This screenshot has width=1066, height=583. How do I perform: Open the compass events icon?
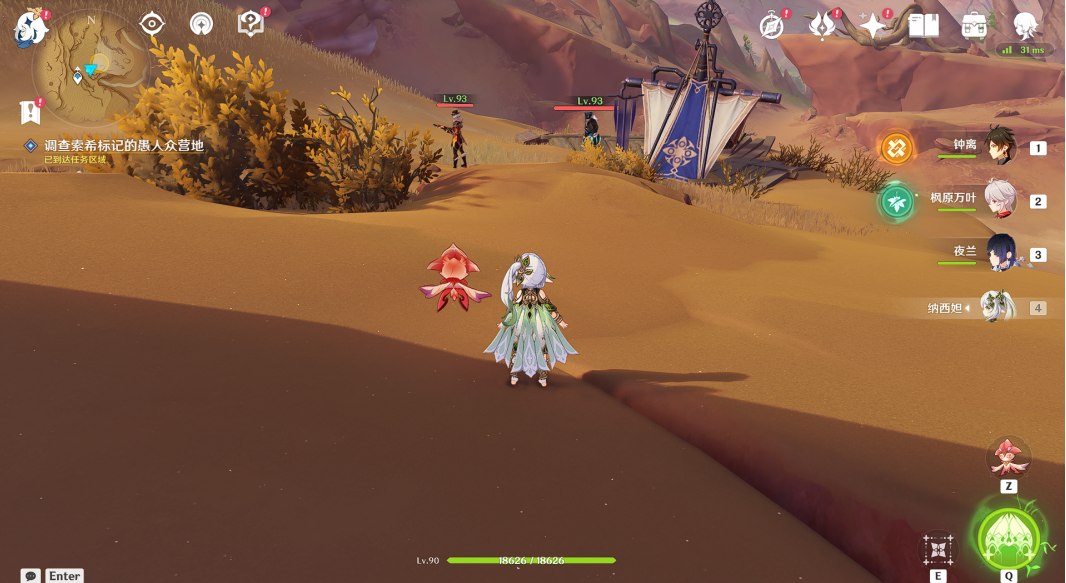click(772, 26)
